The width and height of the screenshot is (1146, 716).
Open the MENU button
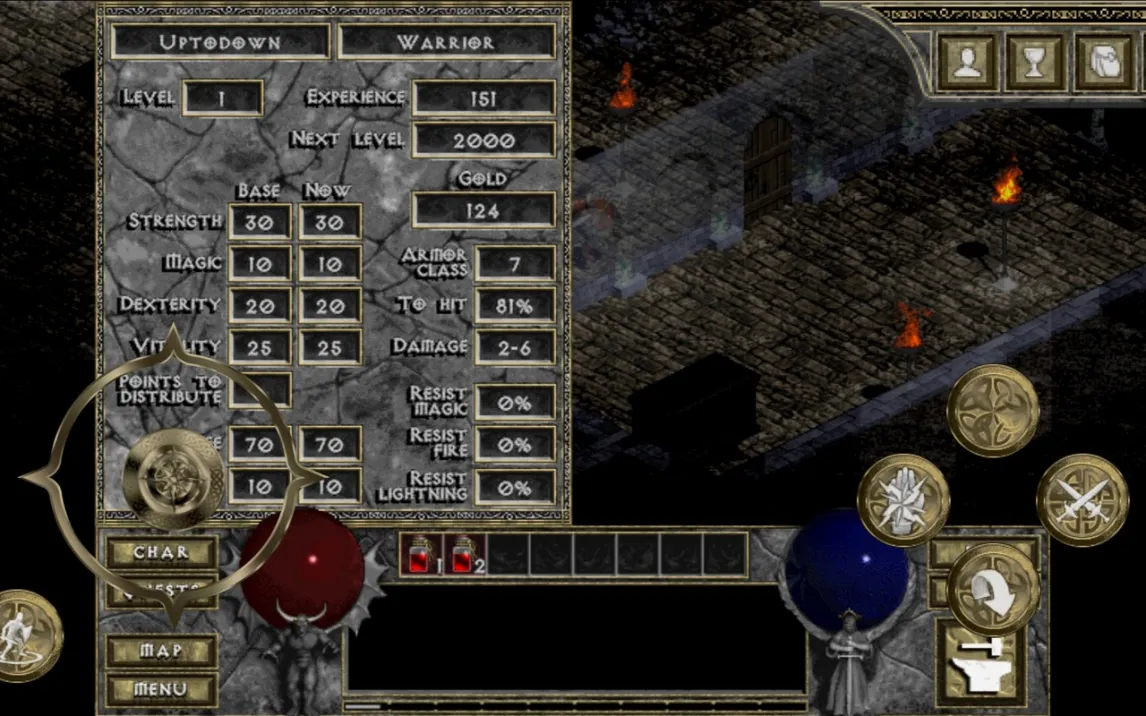[161, 689]
